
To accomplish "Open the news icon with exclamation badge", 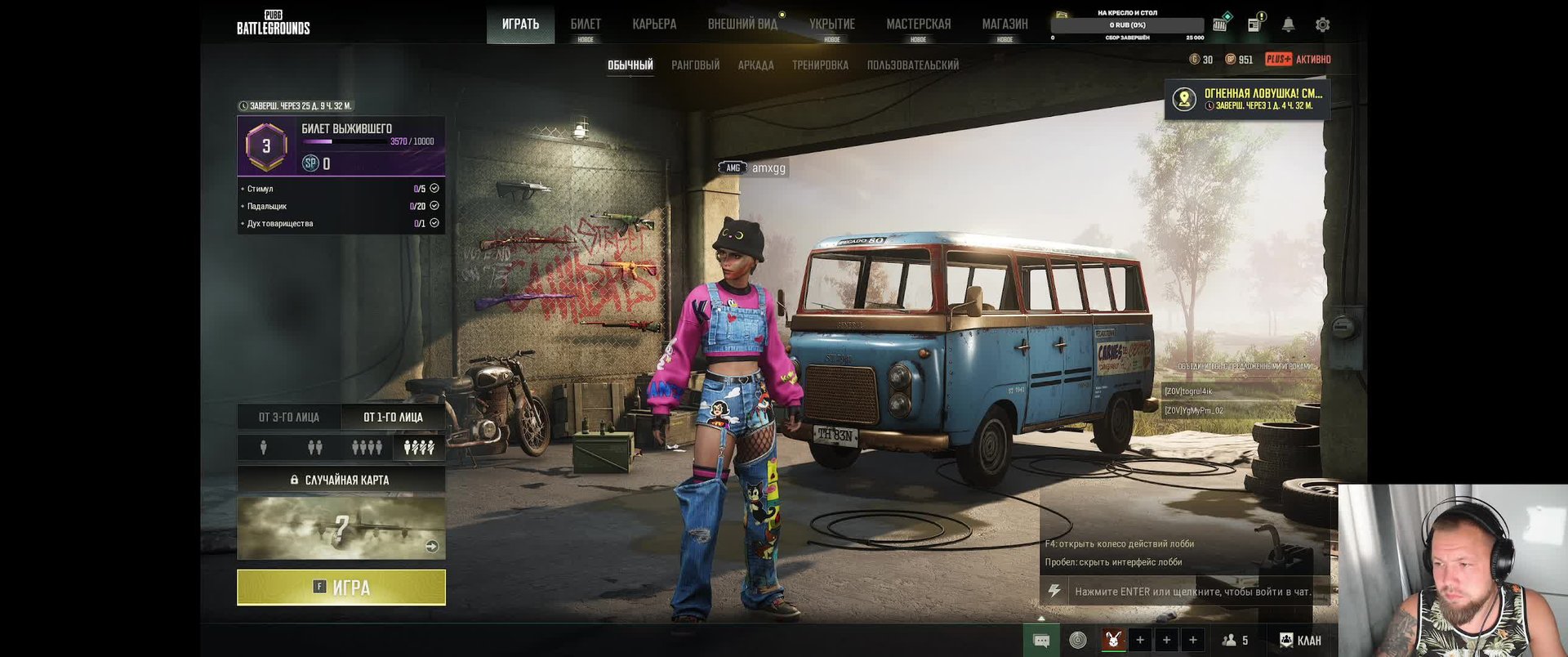I will tap(1254, 25).
